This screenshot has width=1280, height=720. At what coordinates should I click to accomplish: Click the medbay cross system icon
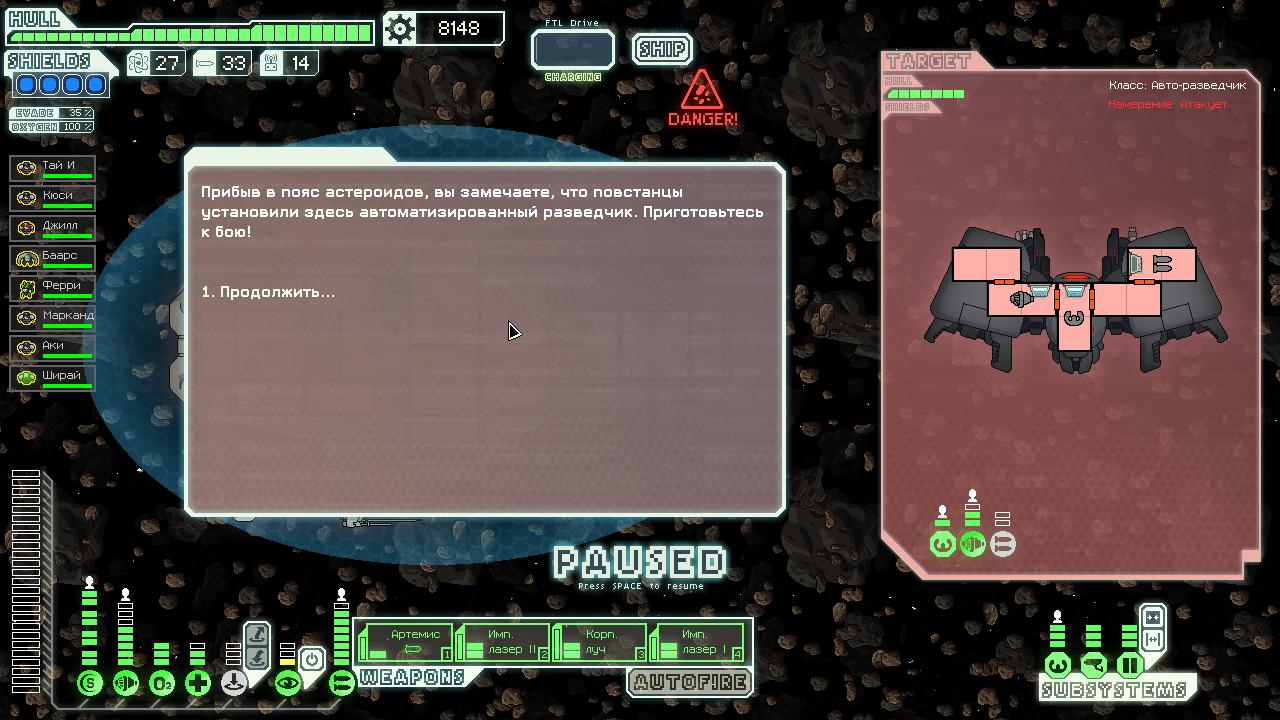point(198,684)
